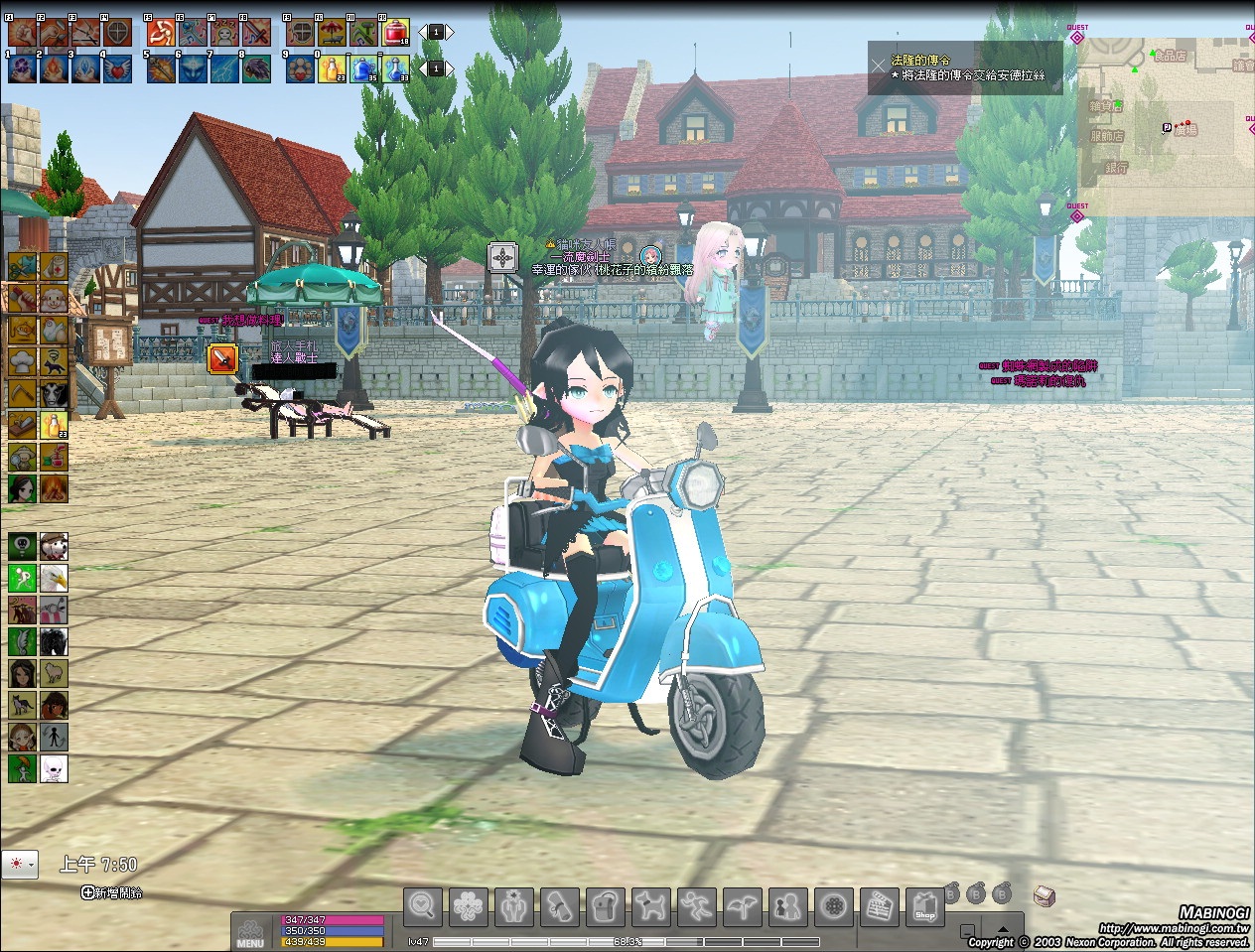This screenshot has width=1255, height=952.
Task: Open the pet menu dog icon
Action: 651,905
